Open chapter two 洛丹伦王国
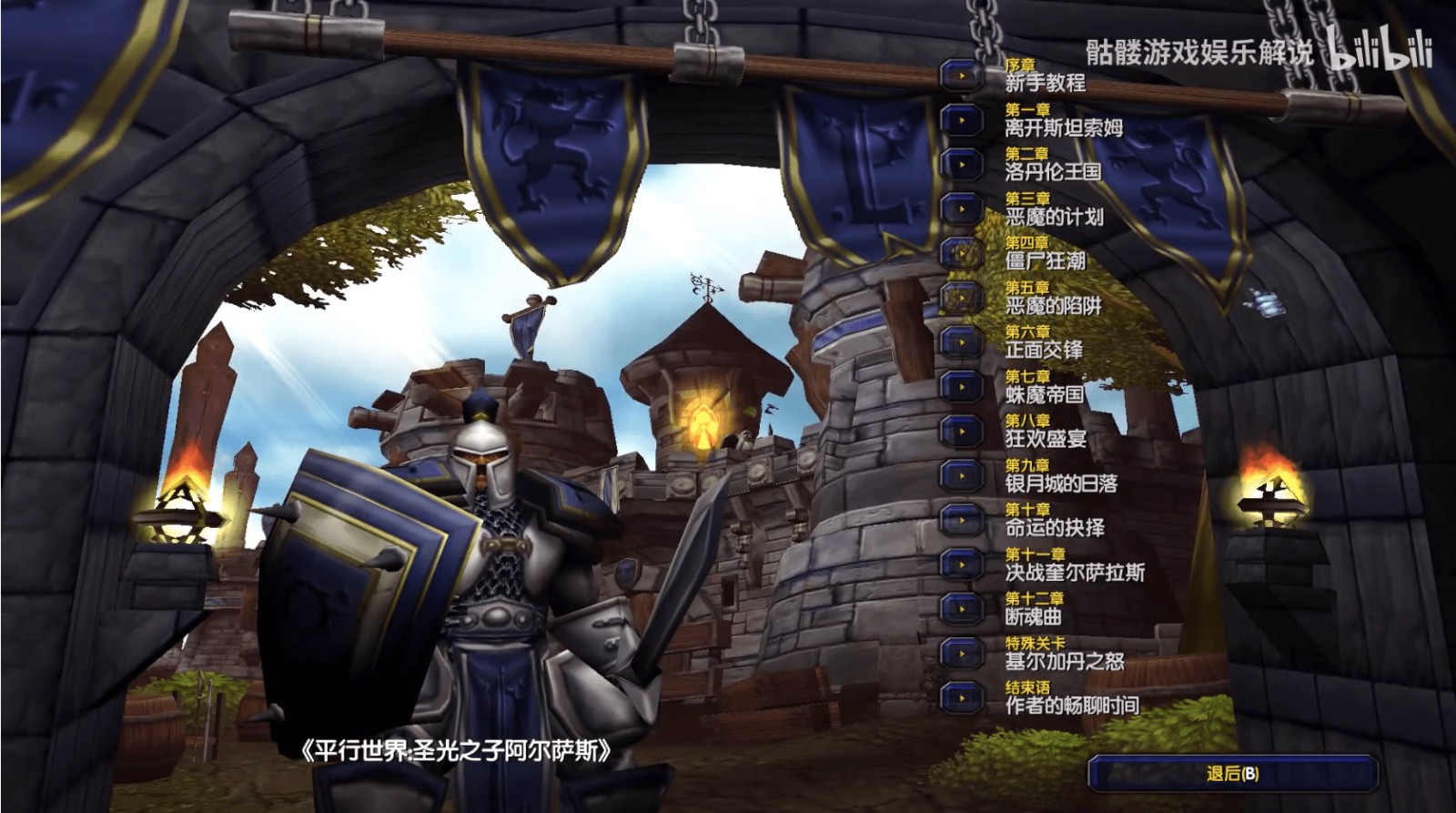This screenshot has height=813, width=1456. pyautogui.click(x=961, y=164)
